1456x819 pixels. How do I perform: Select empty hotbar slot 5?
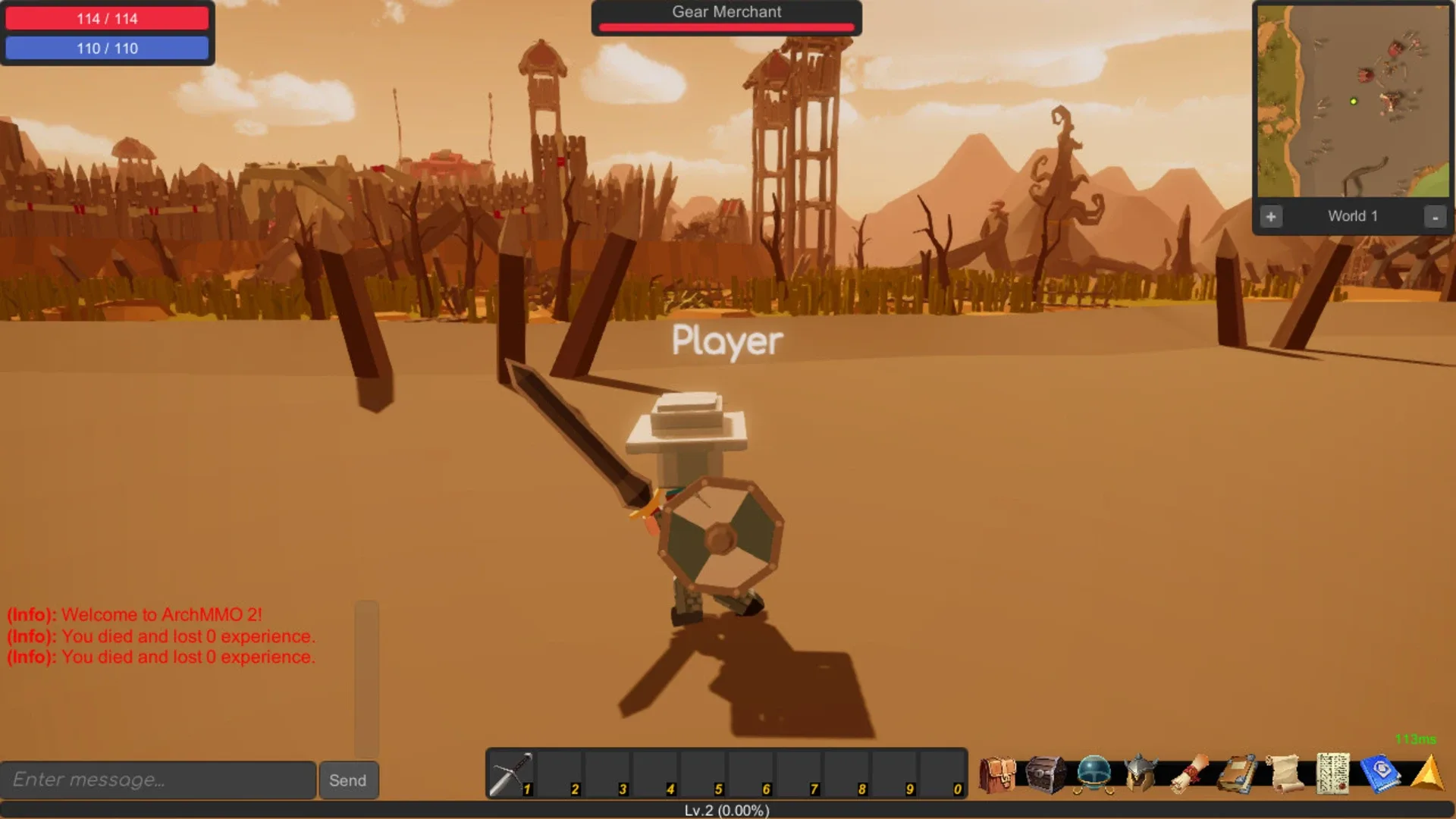pos(701,773)
